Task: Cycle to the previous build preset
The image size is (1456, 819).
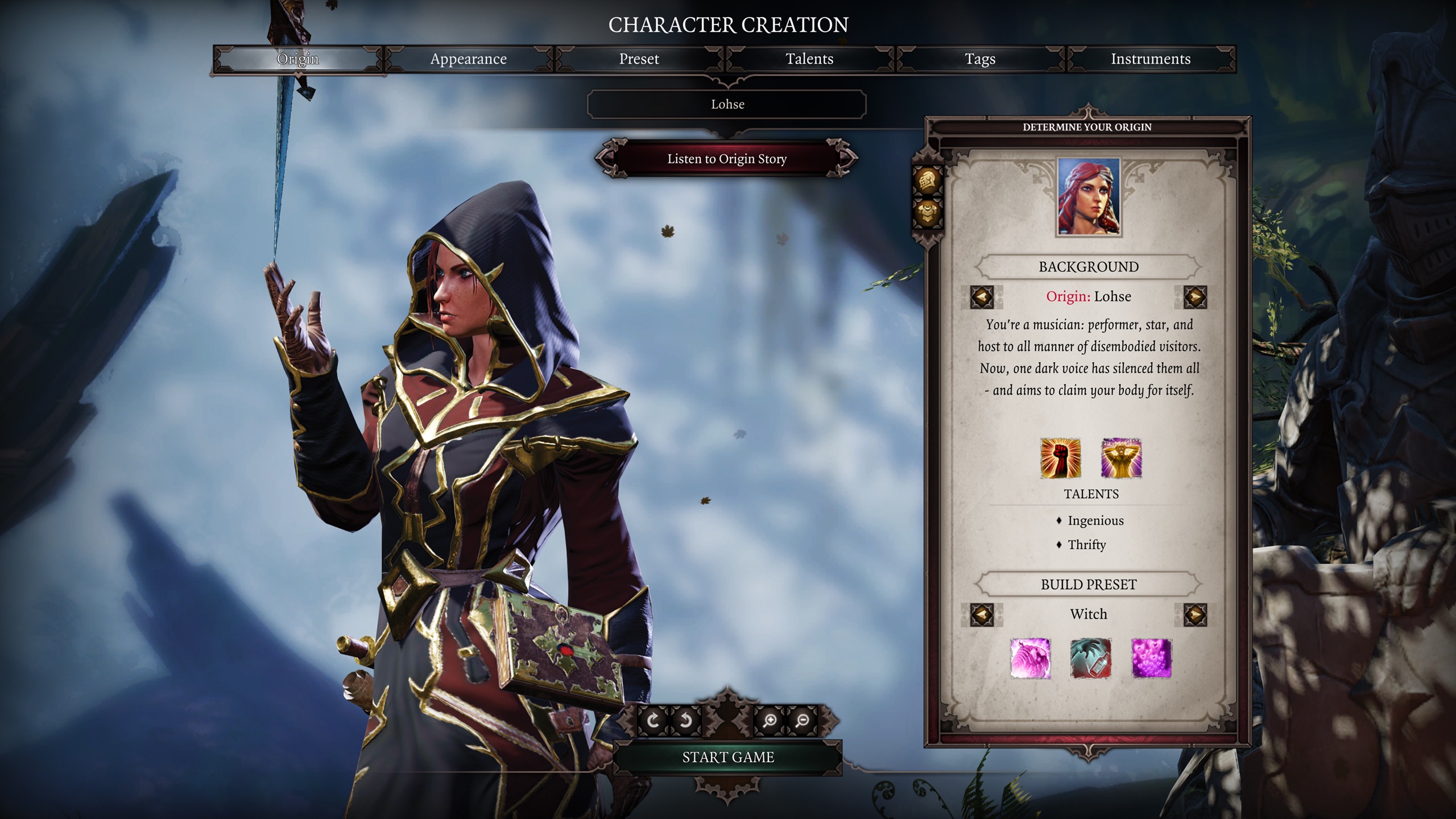Action: pyautogui.click(x=982, y=615)
